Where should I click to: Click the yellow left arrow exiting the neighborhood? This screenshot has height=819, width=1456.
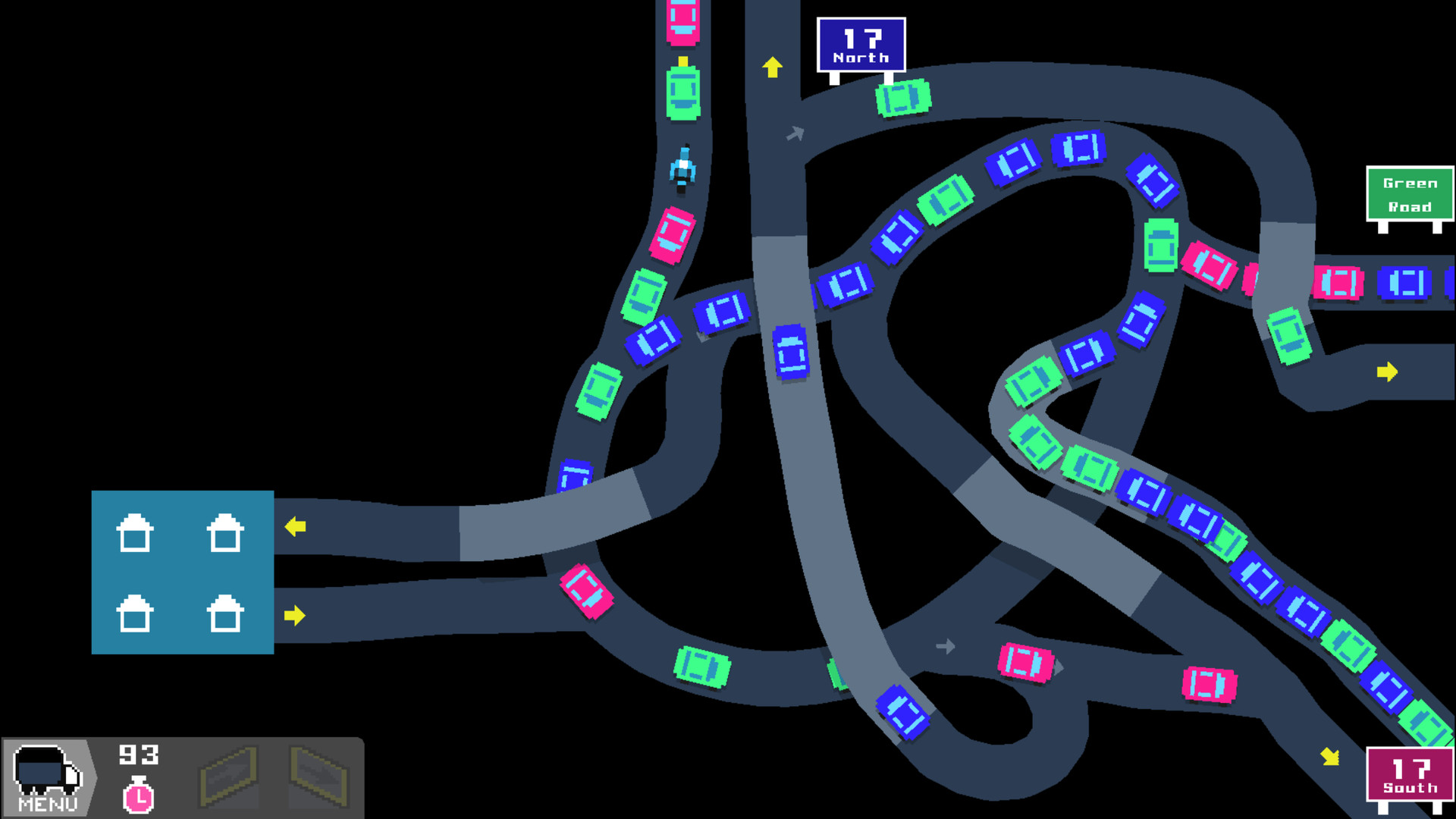coord(296,525)
